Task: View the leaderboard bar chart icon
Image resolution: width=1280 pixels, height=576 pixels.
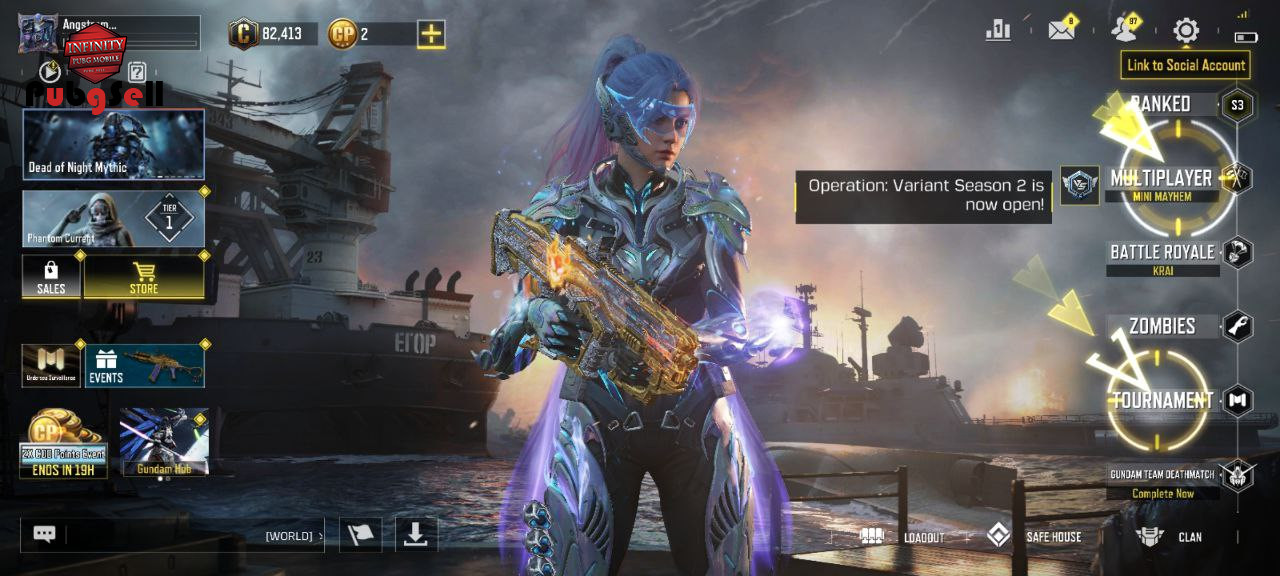Action: point(998,31)
